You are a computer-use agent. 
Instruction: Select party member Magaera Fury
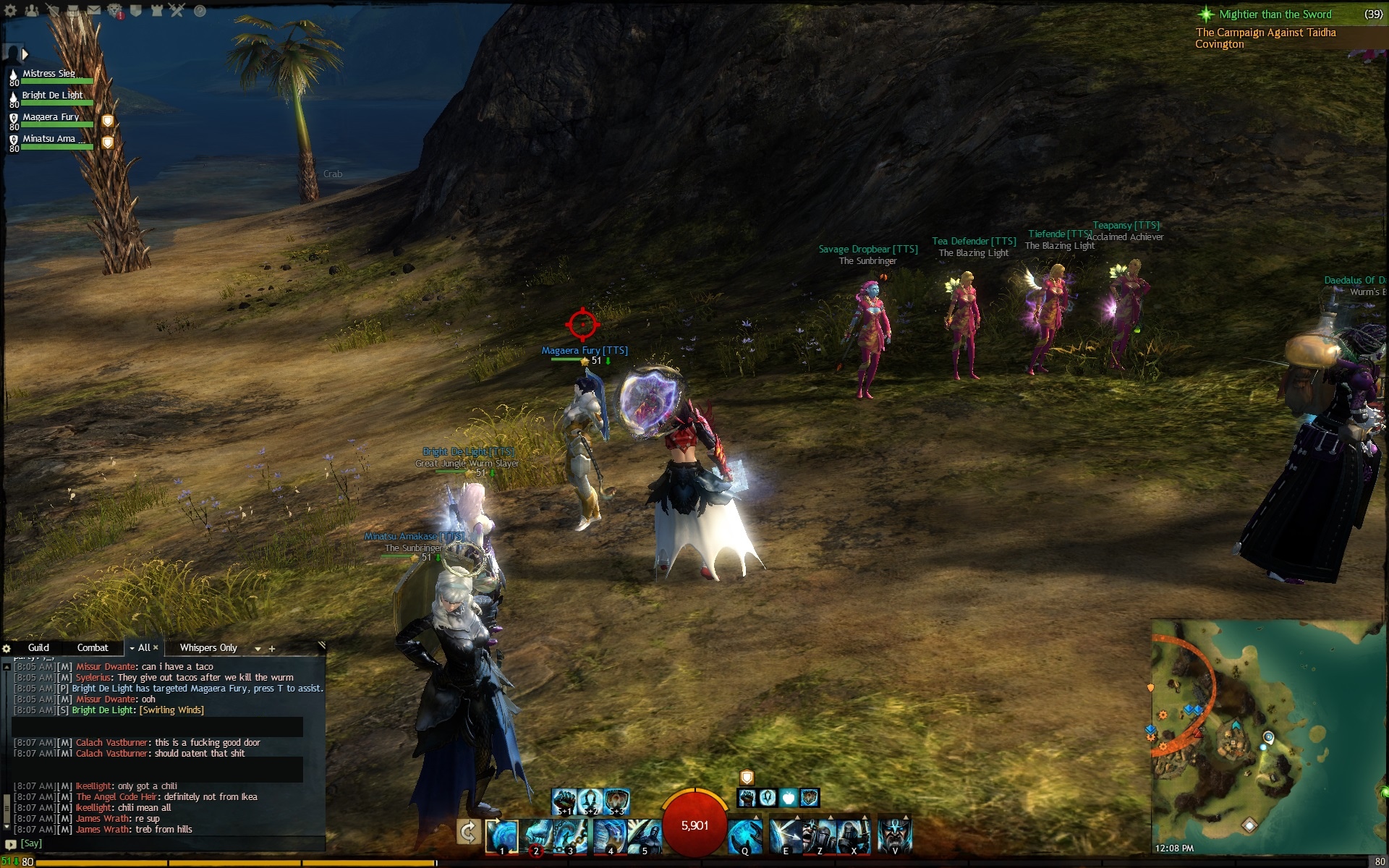[51, 119]
